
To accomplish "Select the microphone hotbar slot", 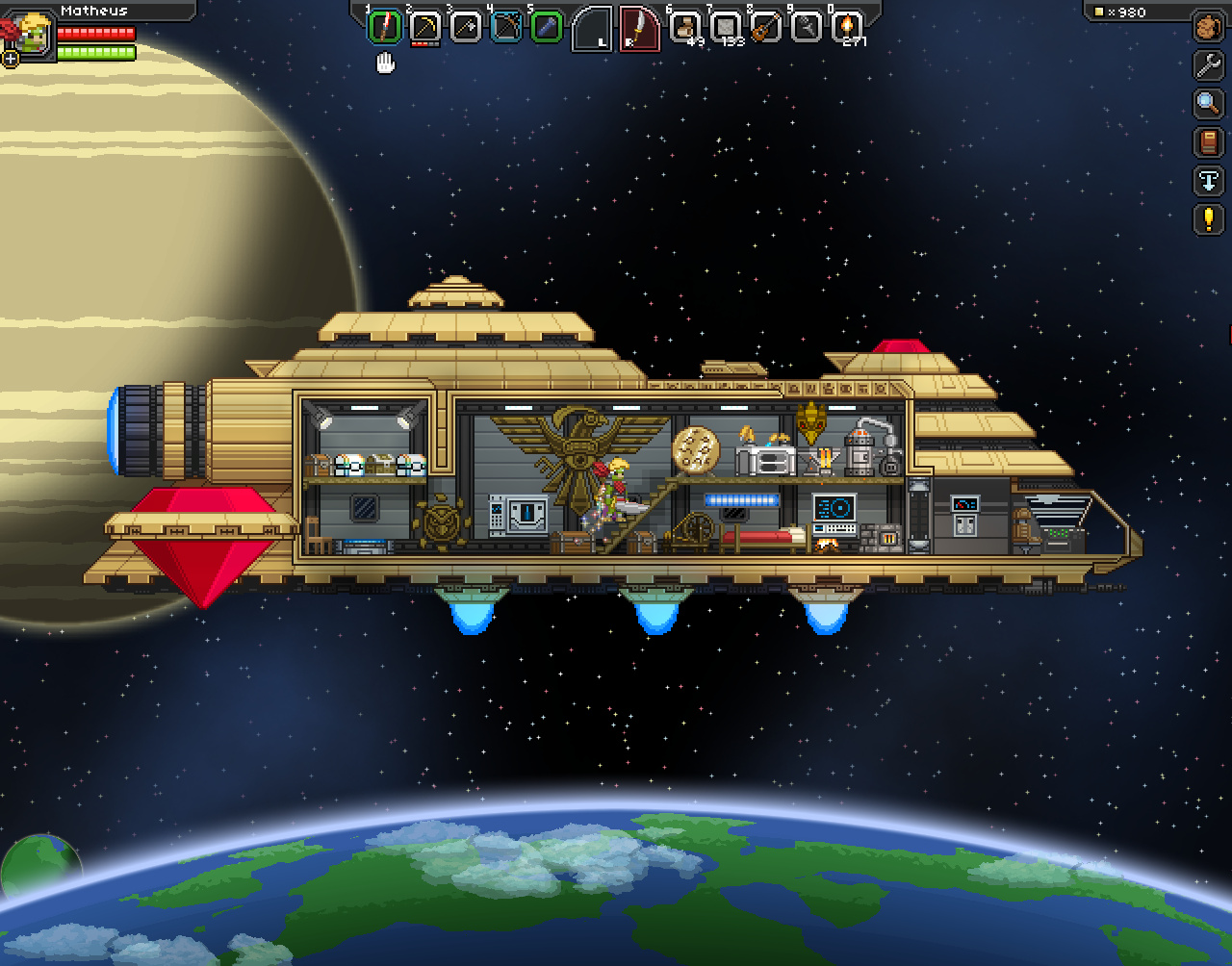I will [x=807, y=27].
